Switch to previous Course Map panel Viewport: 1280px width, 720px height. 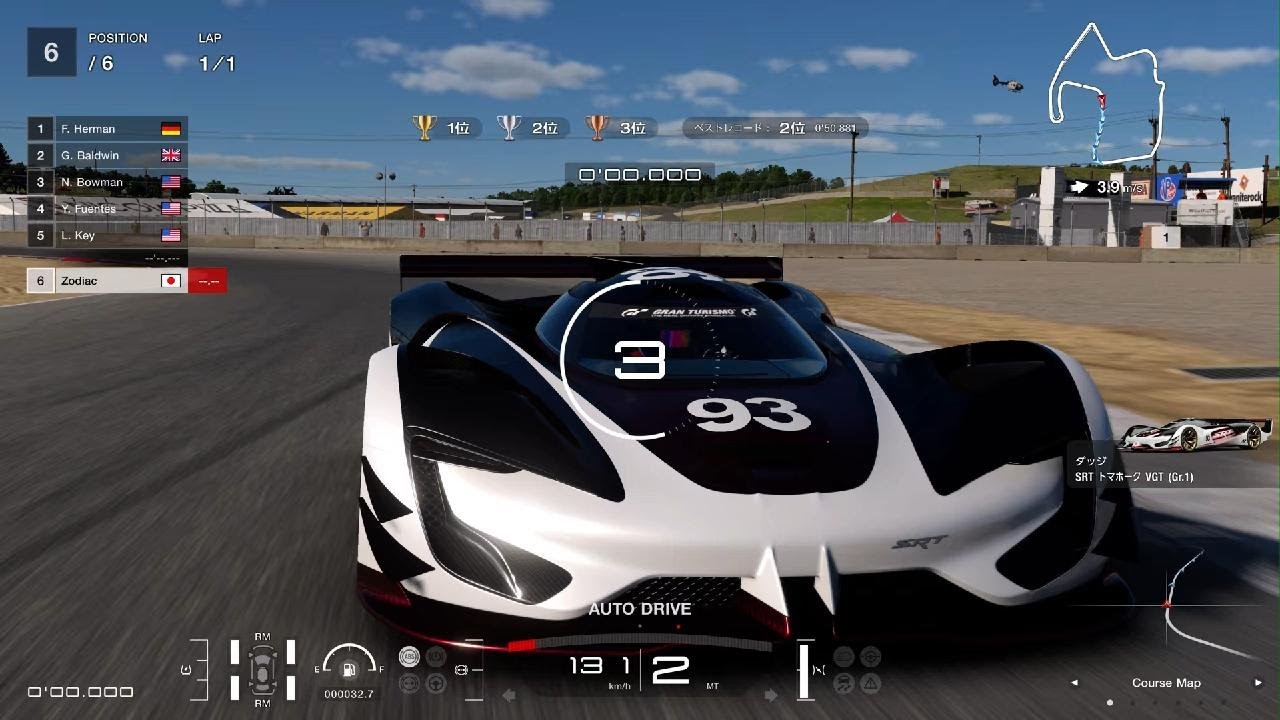(x=1075, y=683)
